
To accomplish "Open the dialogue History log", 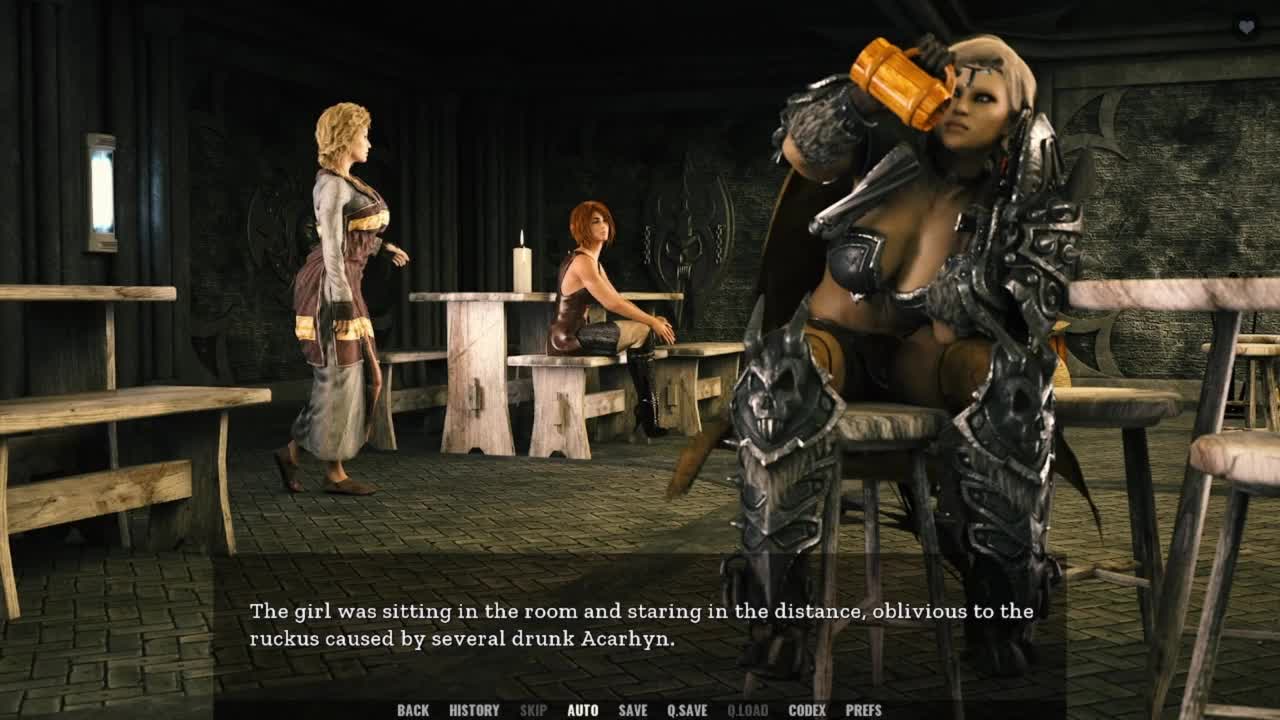I will click(474, 710).
